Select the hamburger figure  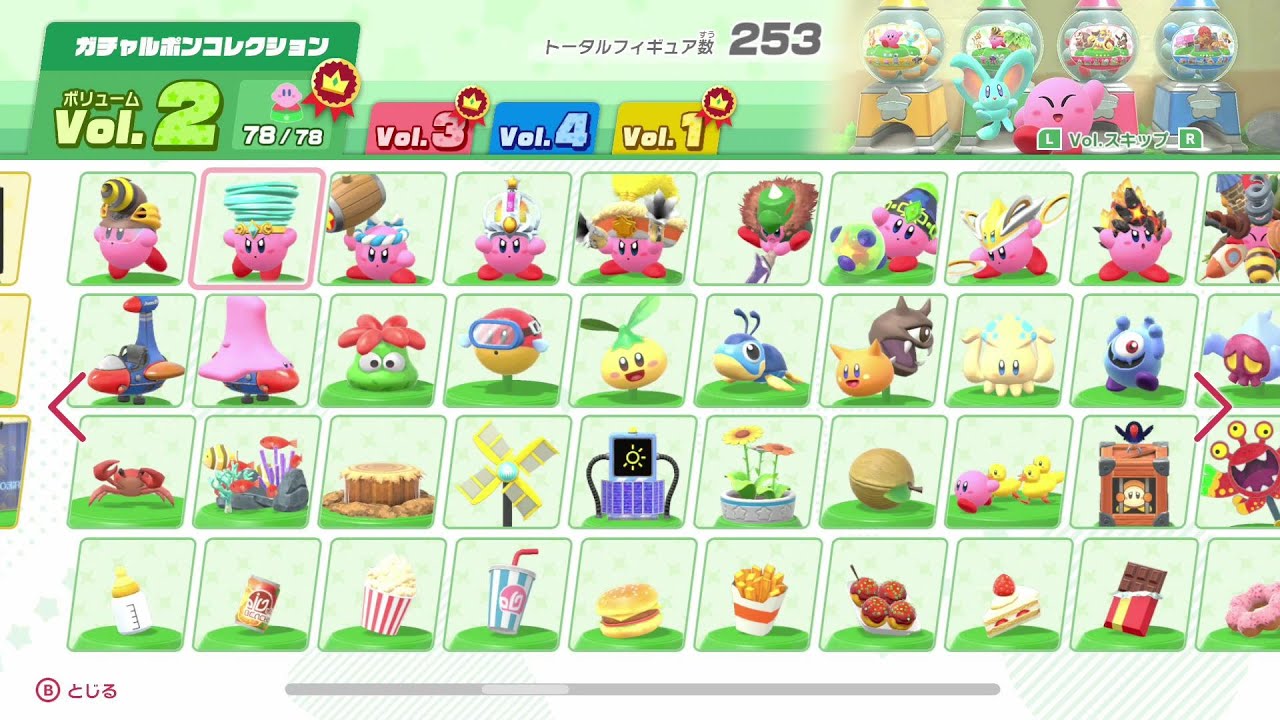[629, 598]
